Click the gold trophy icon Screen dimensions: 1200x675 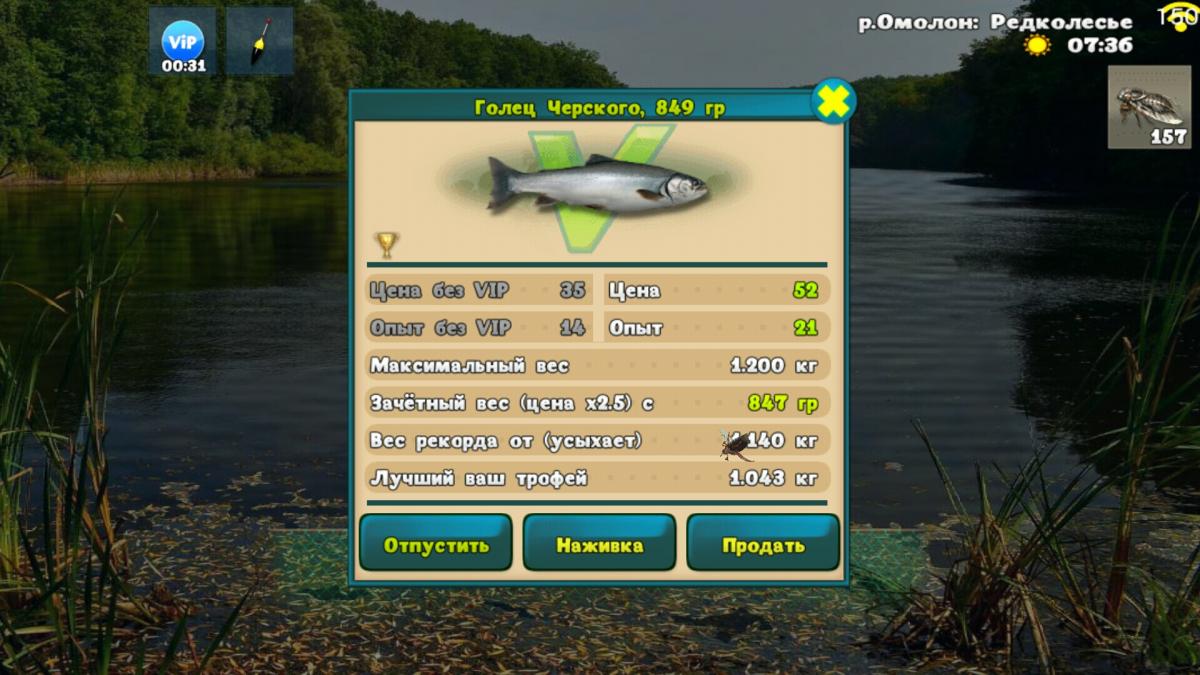(x=386, y=243)
